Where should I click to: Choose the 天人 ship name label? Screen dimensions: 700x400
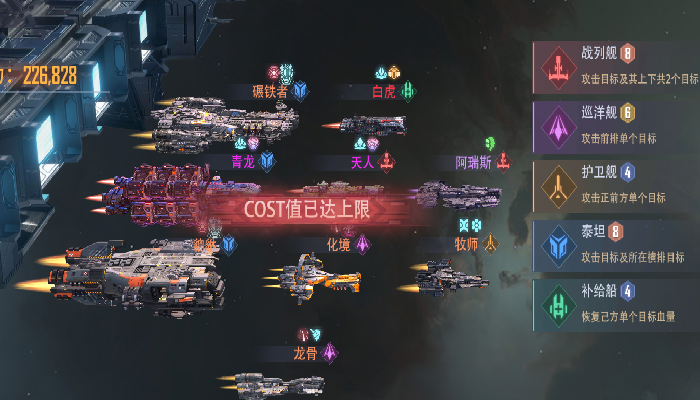tap(361, 161)
